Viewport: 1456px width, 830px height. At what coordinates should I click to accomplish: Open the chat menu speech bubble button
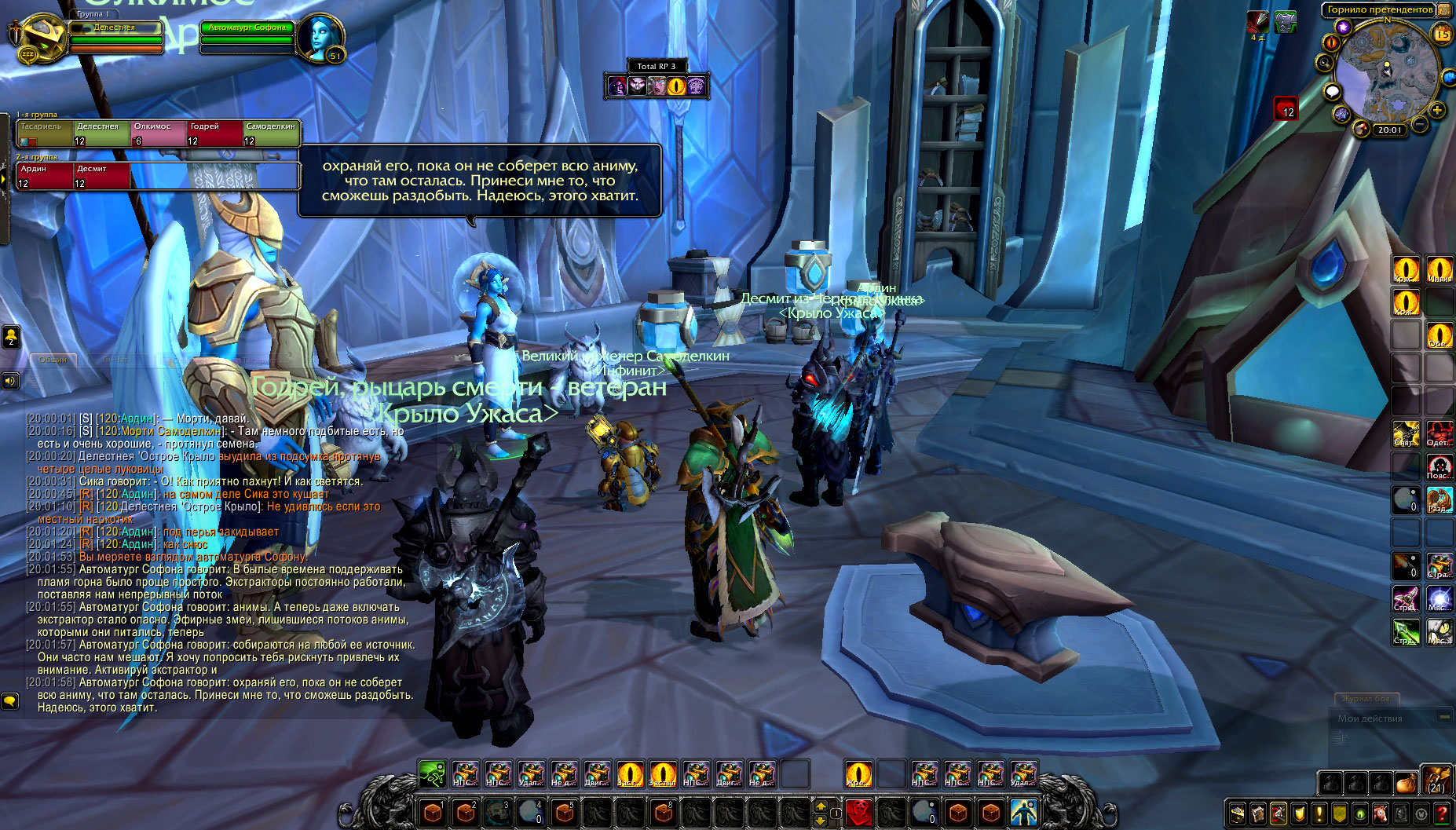tap(10, 700)
